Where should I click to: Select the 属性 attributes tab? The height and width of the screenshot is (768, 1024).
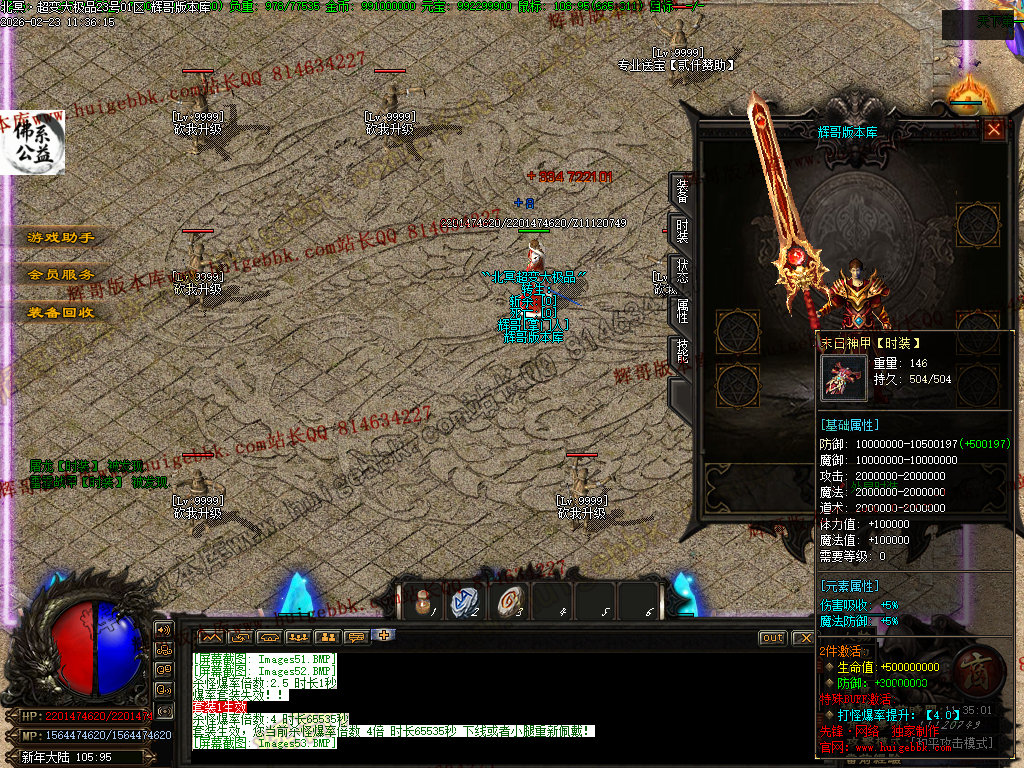[681, 312]
